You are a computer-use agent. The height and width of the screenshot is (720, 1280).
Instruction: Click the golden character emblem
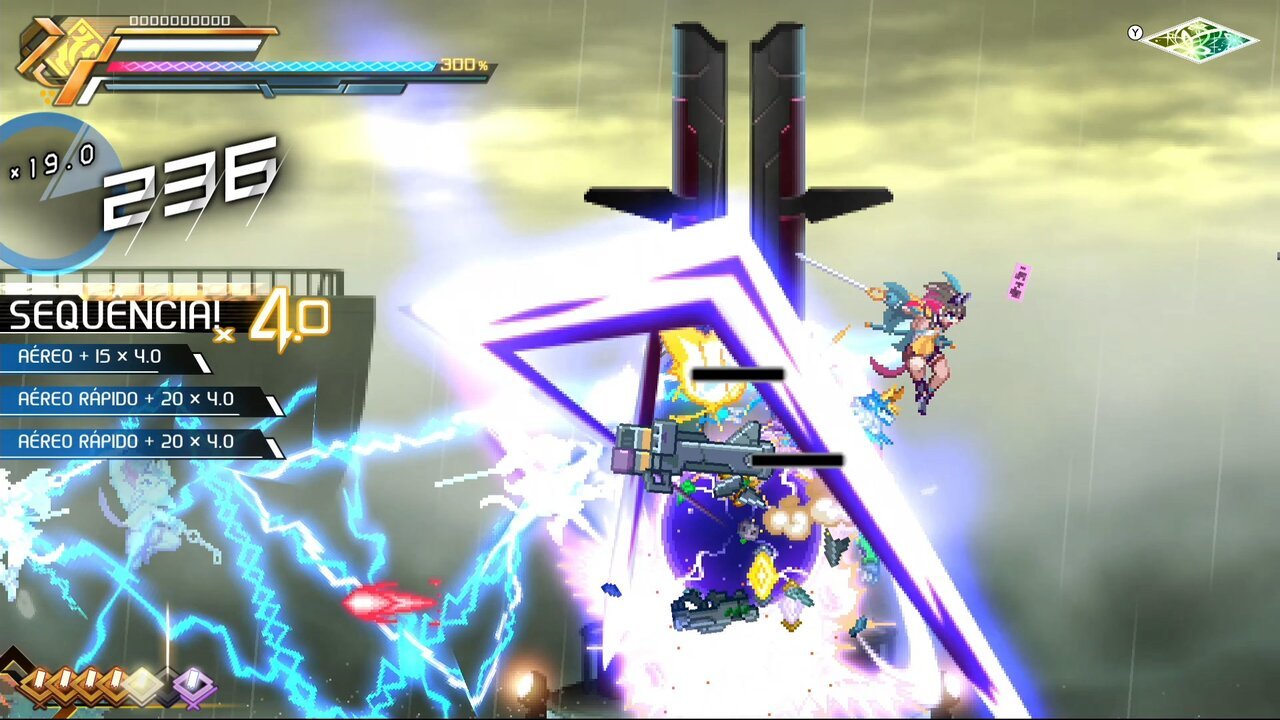tap(61, 53)
